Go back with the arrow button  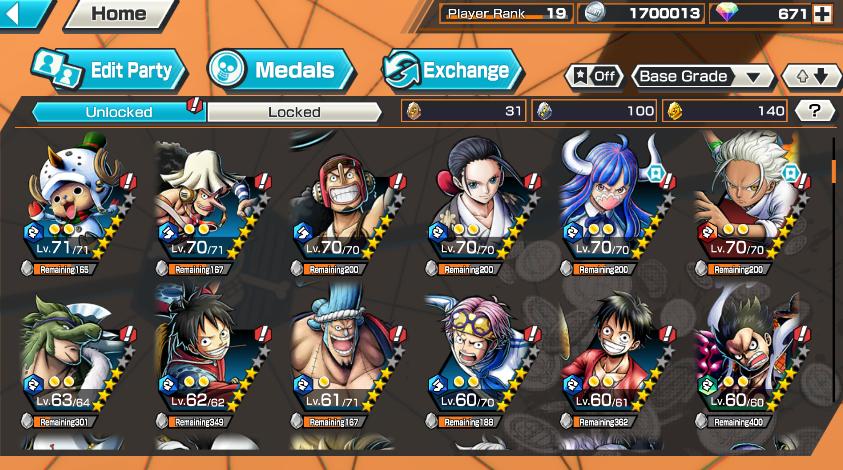24,14
